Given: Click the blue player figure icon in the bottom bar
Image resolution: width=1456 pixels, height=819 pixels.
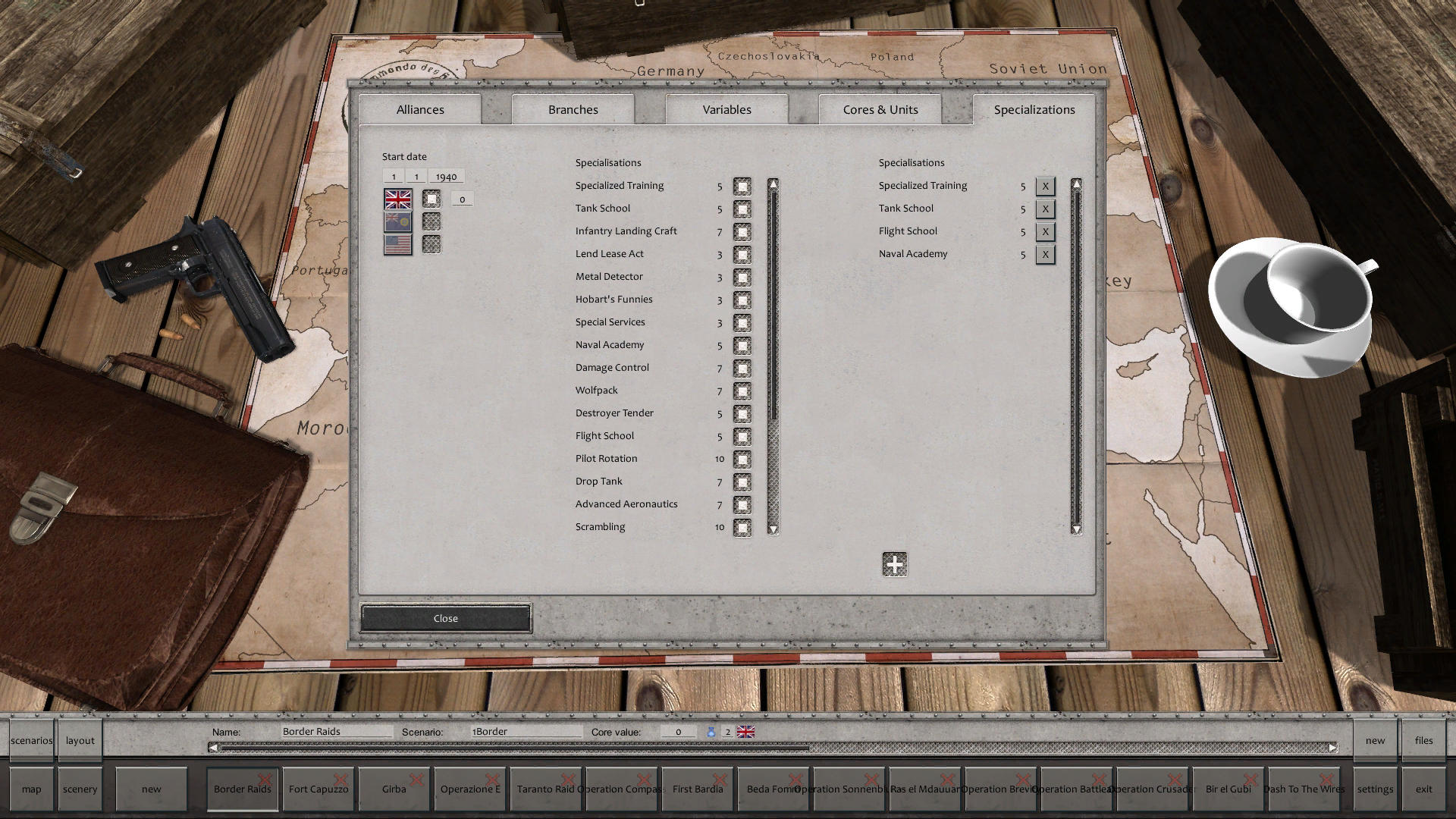Looking at the screenshot, I should 711,731.
